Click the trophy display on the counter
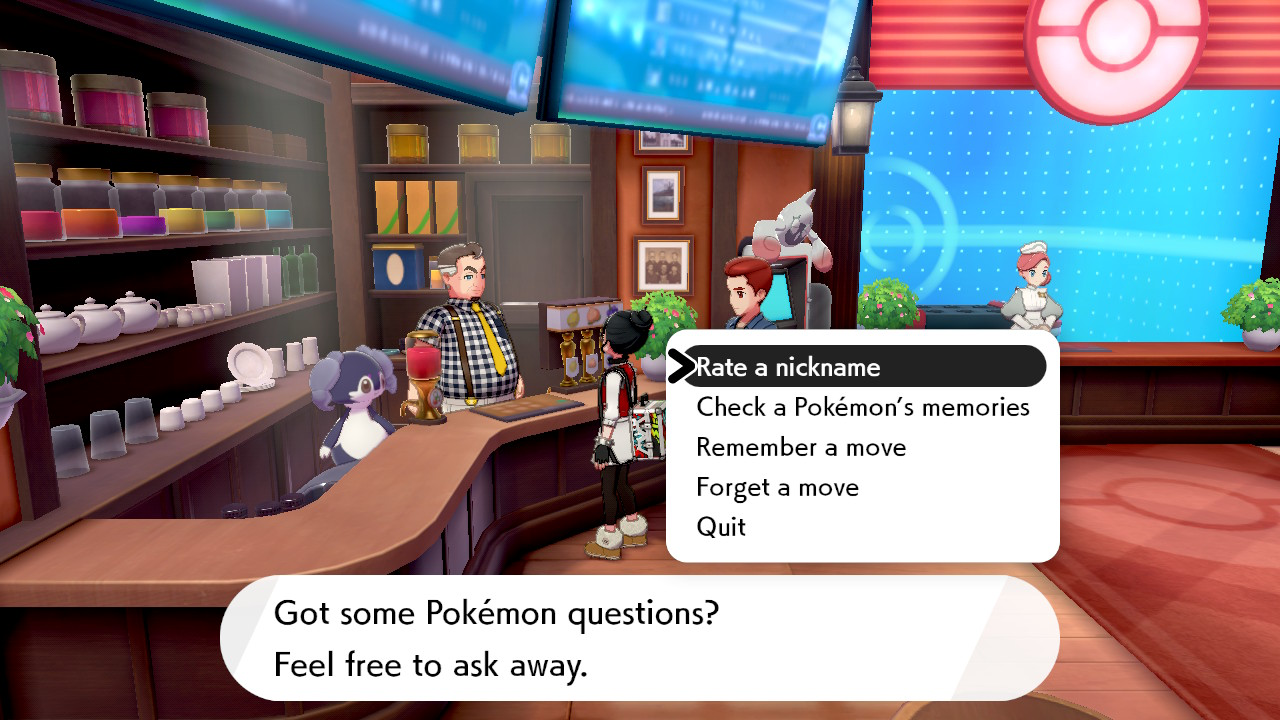The image size is (1280, 720). tap(583, 350)
